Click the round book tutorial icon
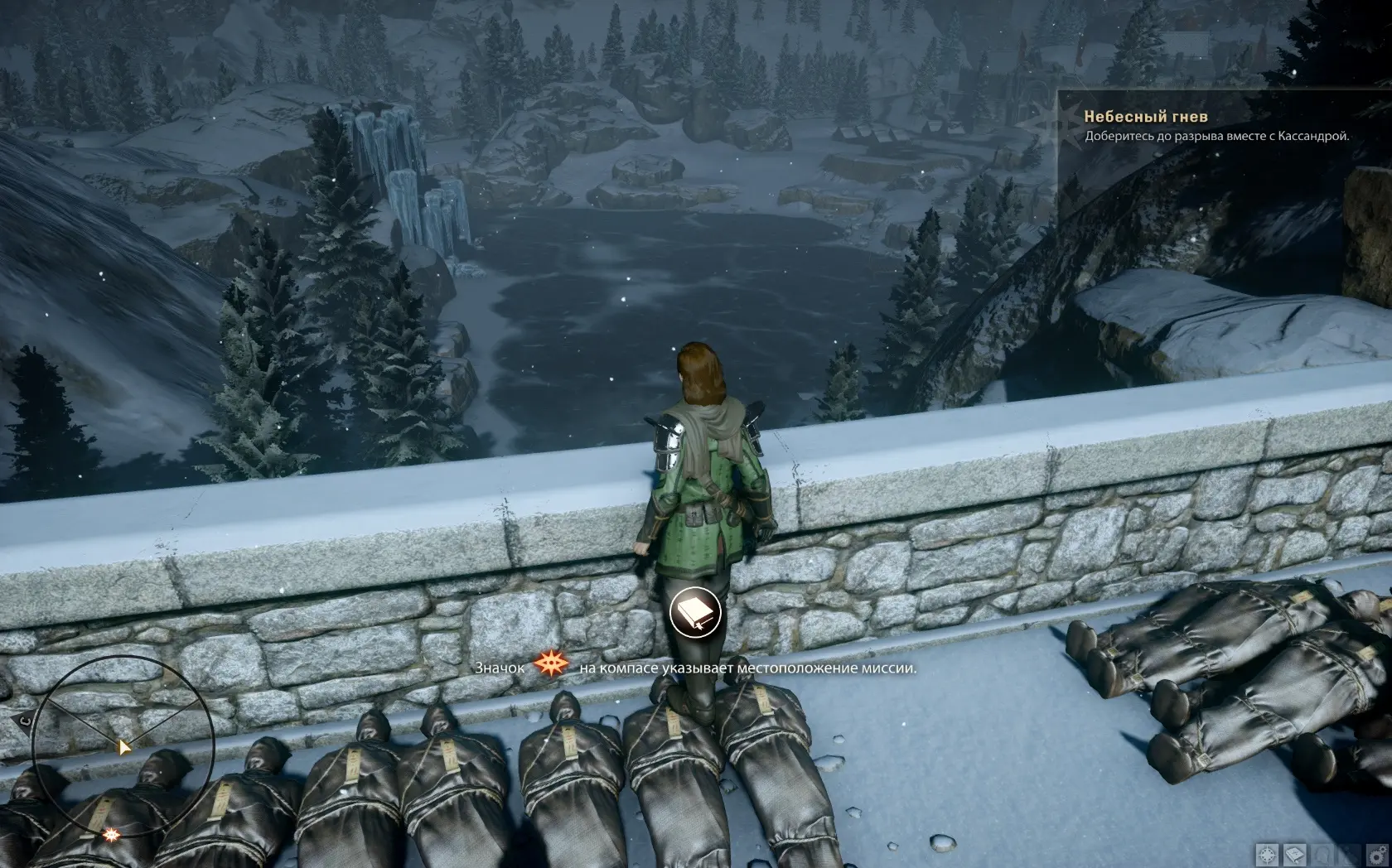This screenshot has height=868, width=1392. (x=694, y=613)
